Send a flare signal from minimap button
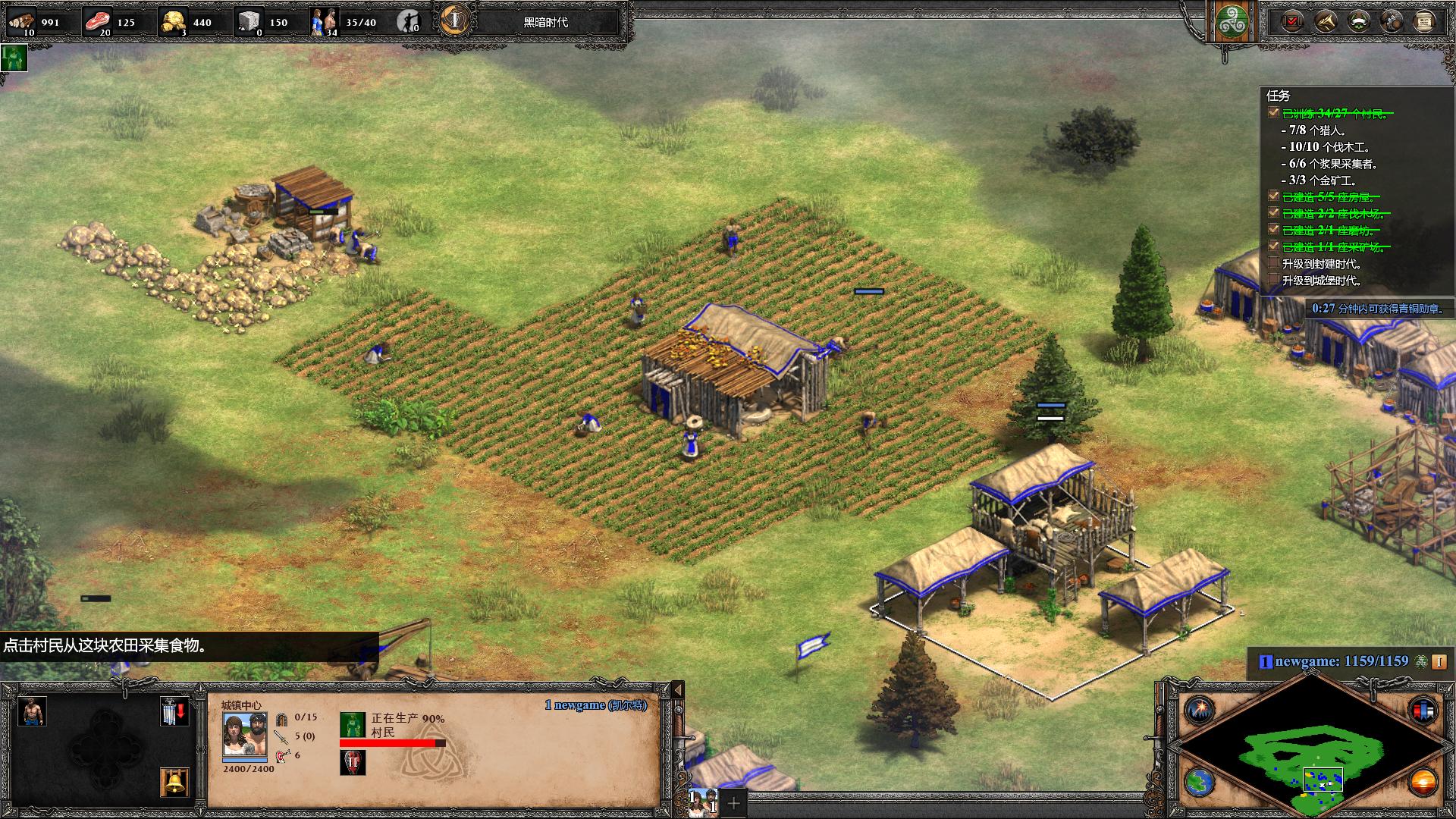 pos(1200,711)
